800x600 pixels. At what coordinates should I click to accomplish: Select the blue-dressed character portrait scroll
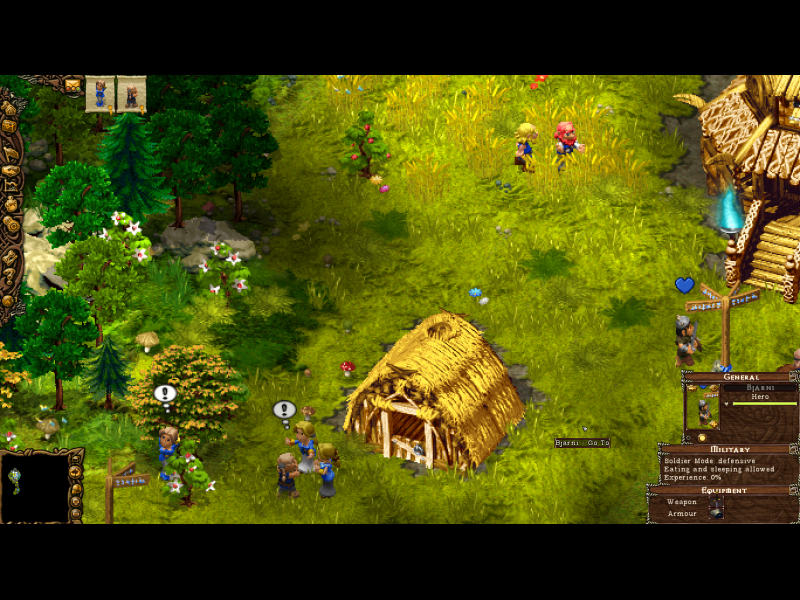(x=100, y=93)
